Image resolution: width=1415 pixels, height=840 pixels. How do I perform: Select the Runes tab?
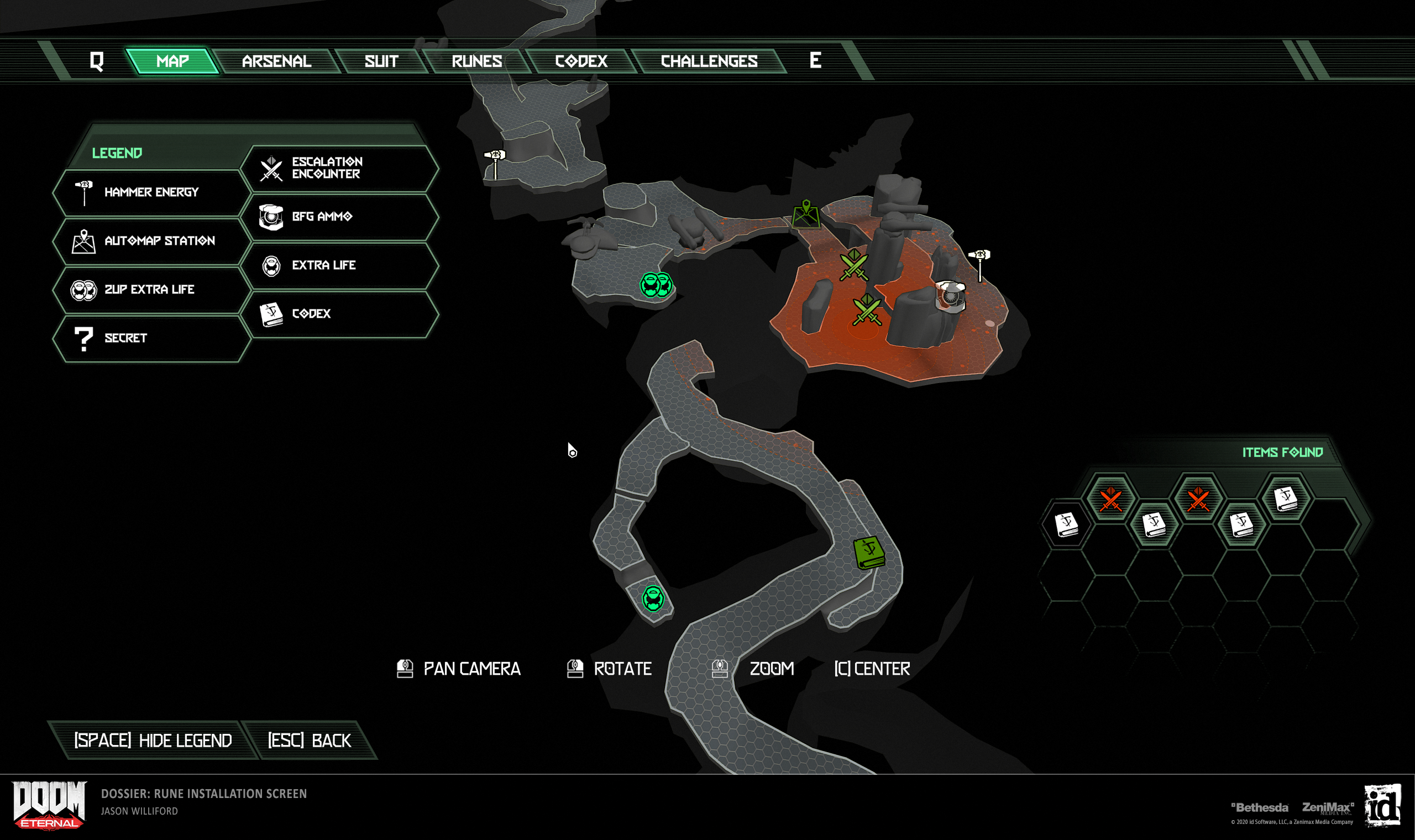(x=476, y=61)
